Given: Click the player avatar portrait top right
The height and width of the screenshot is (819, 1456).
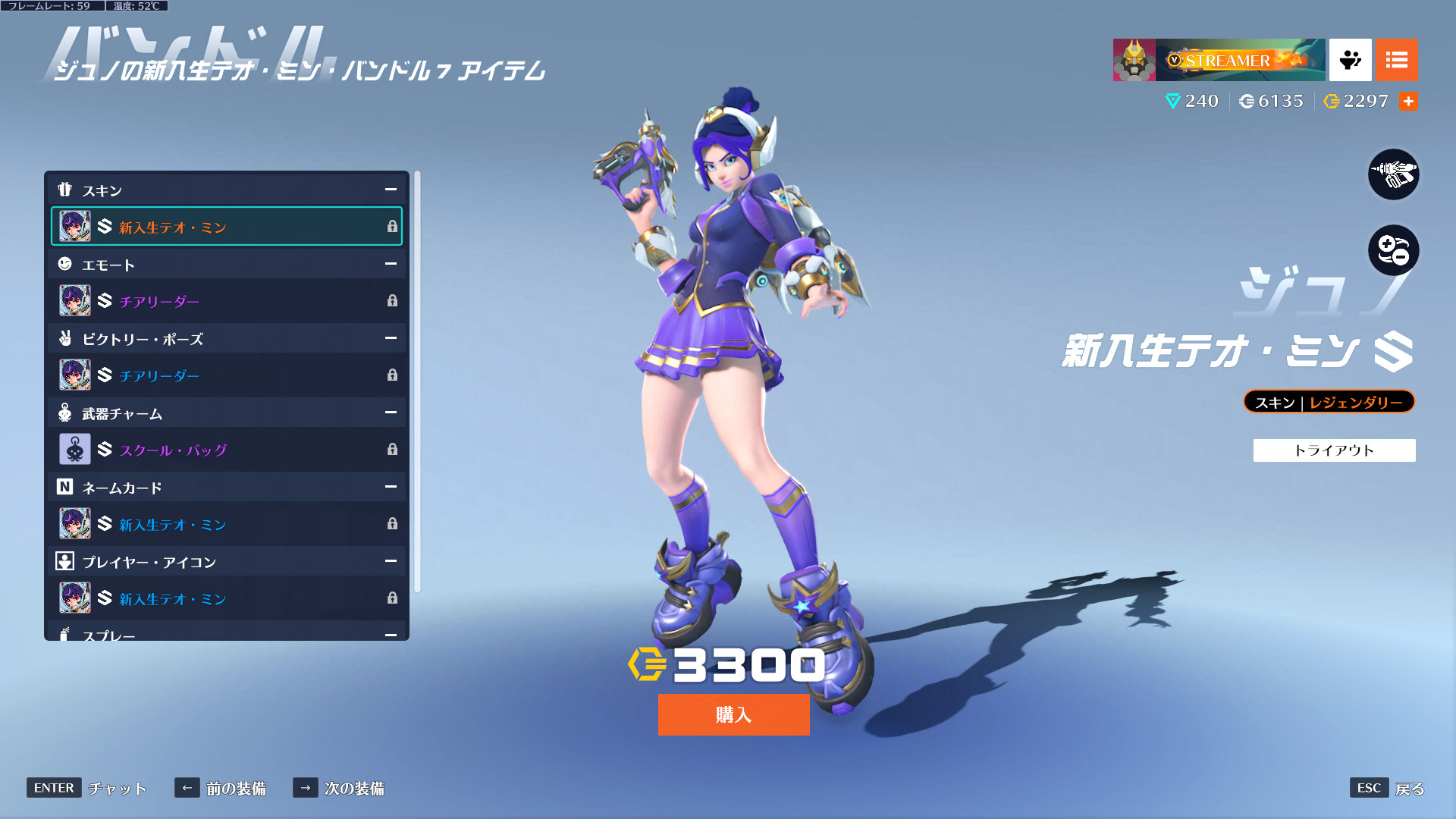Looking at the screenshot, I should tap(1134, 60).
